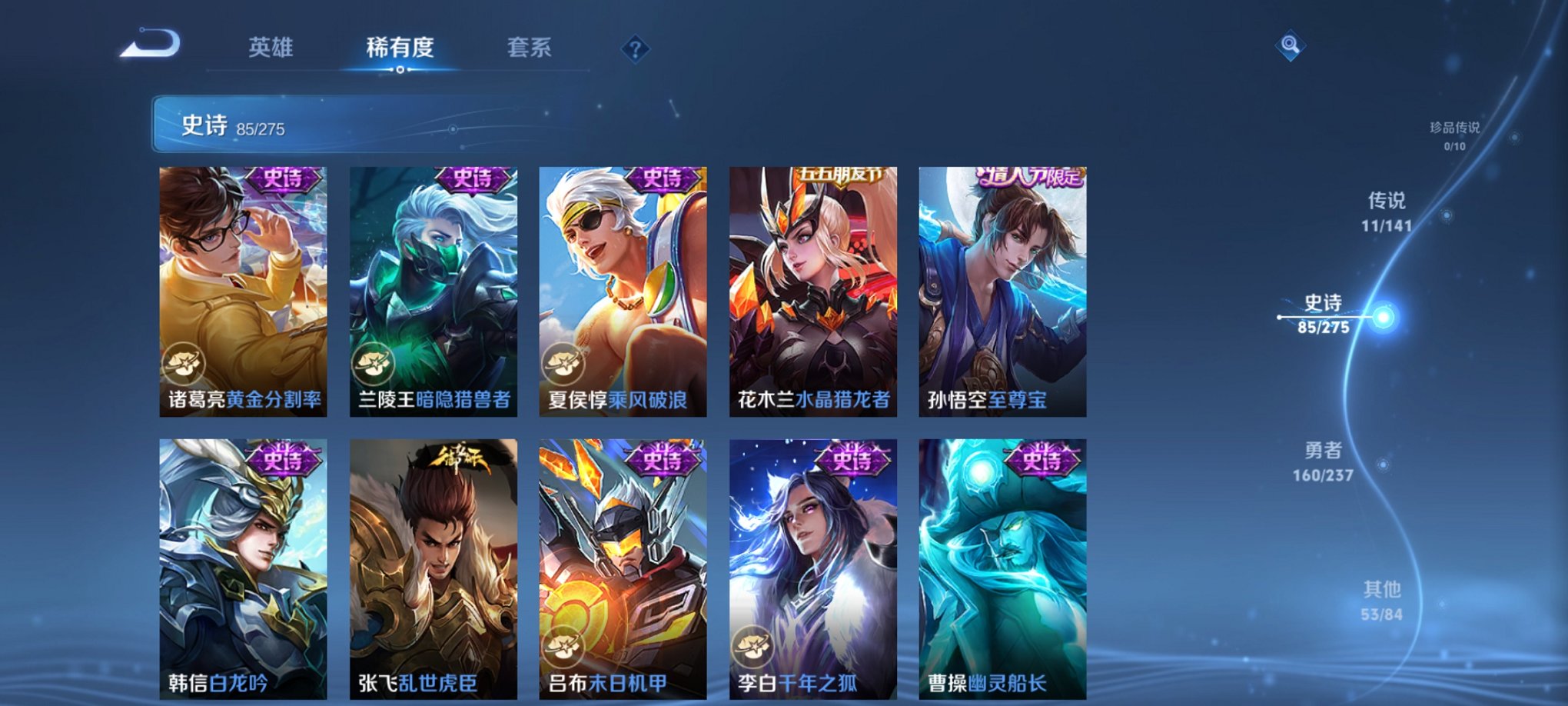Viewport: 1568px width, 706px height.
Task: Switch to the 套系 tab
Action: click(x=529, y=48)
